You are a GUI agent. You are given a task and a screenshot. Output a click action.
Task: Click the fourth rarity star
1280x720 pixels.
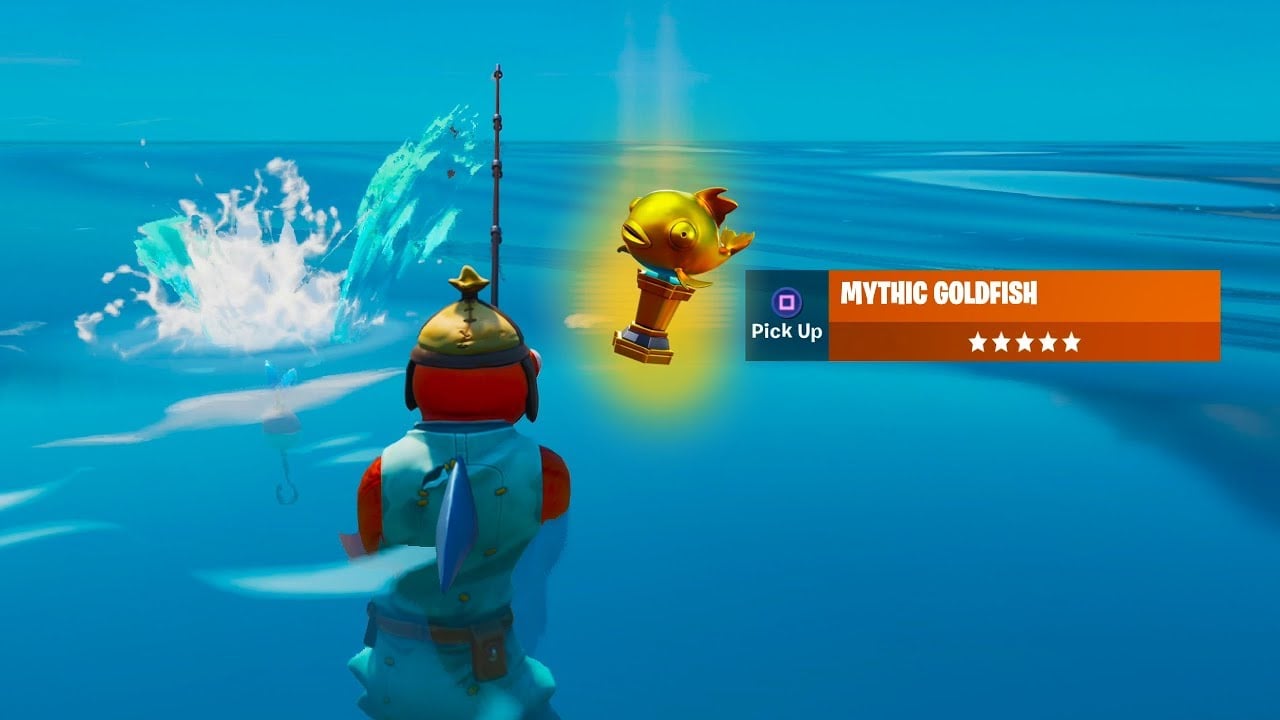[x=1050, y=342]
